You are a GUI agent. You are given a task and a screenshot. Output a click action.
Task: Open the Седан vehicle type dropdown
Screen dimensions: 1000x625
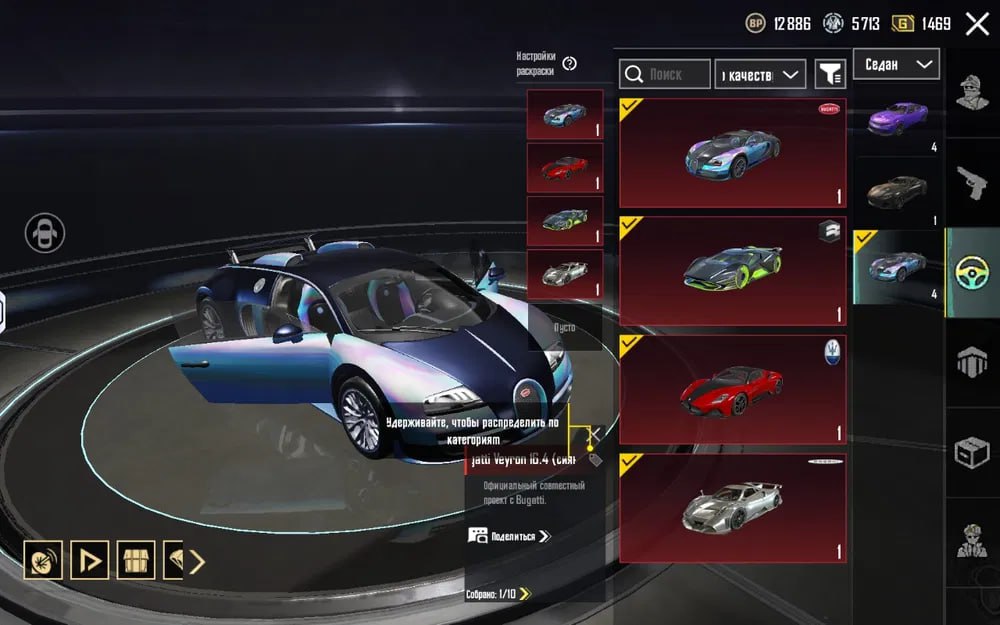tap(896, 64)
